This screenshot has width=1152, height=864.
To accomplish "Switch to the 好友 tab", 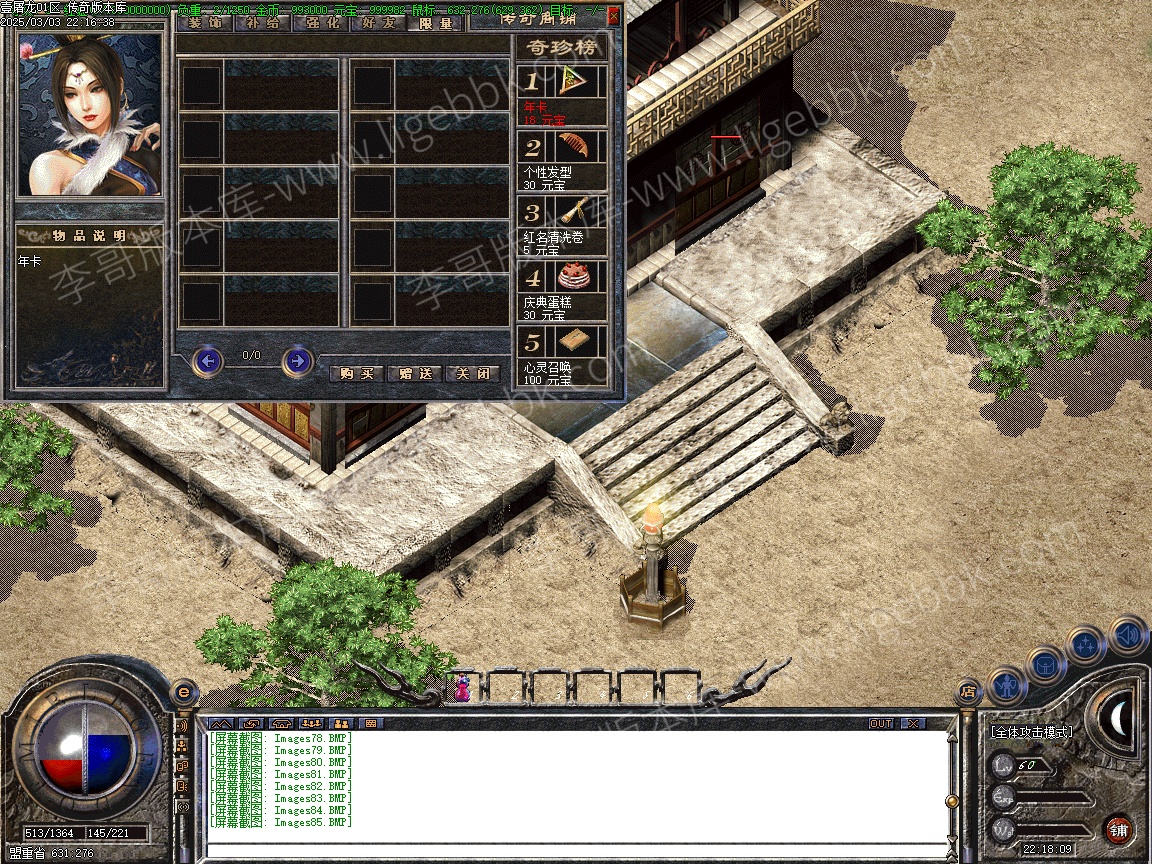I will click(x=377, y=22).
